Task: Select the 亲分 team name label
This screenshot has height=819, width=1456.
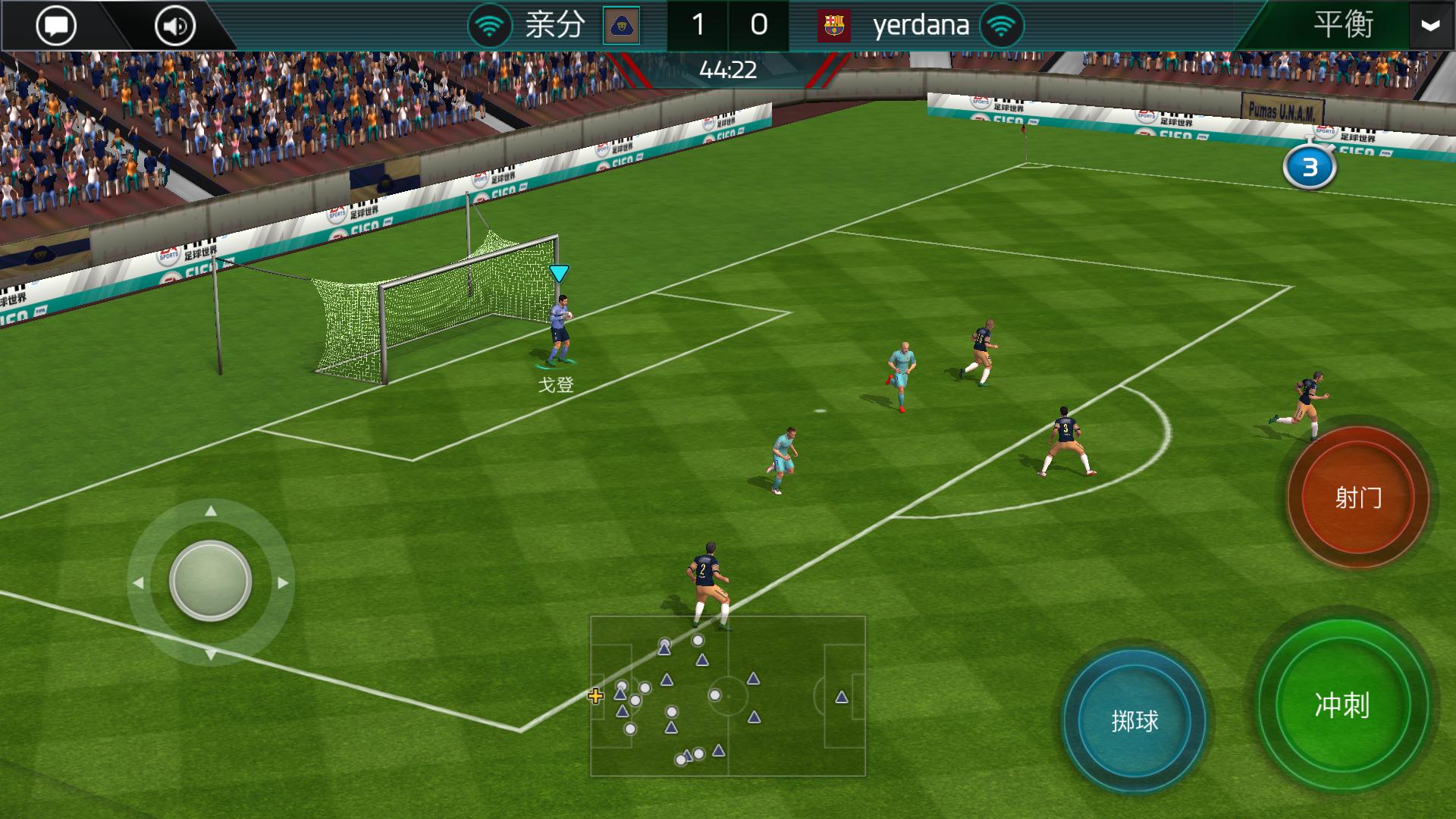Action: click(554, 24)
